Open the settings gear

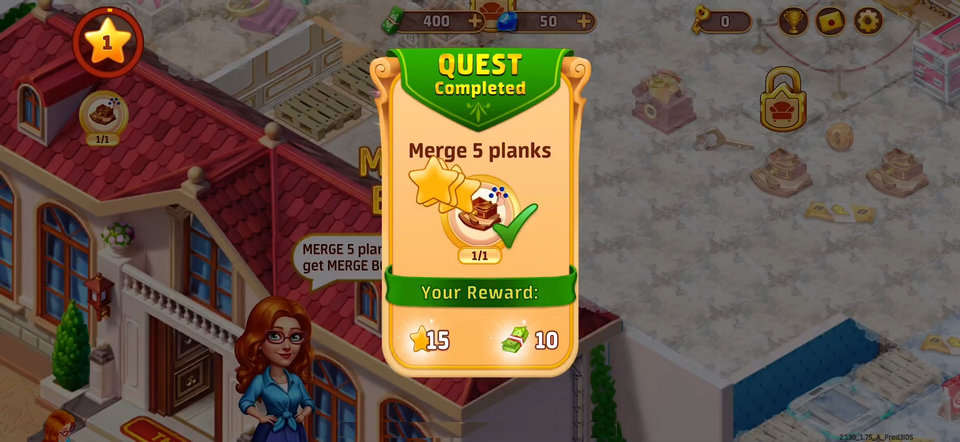pos(868,21)
